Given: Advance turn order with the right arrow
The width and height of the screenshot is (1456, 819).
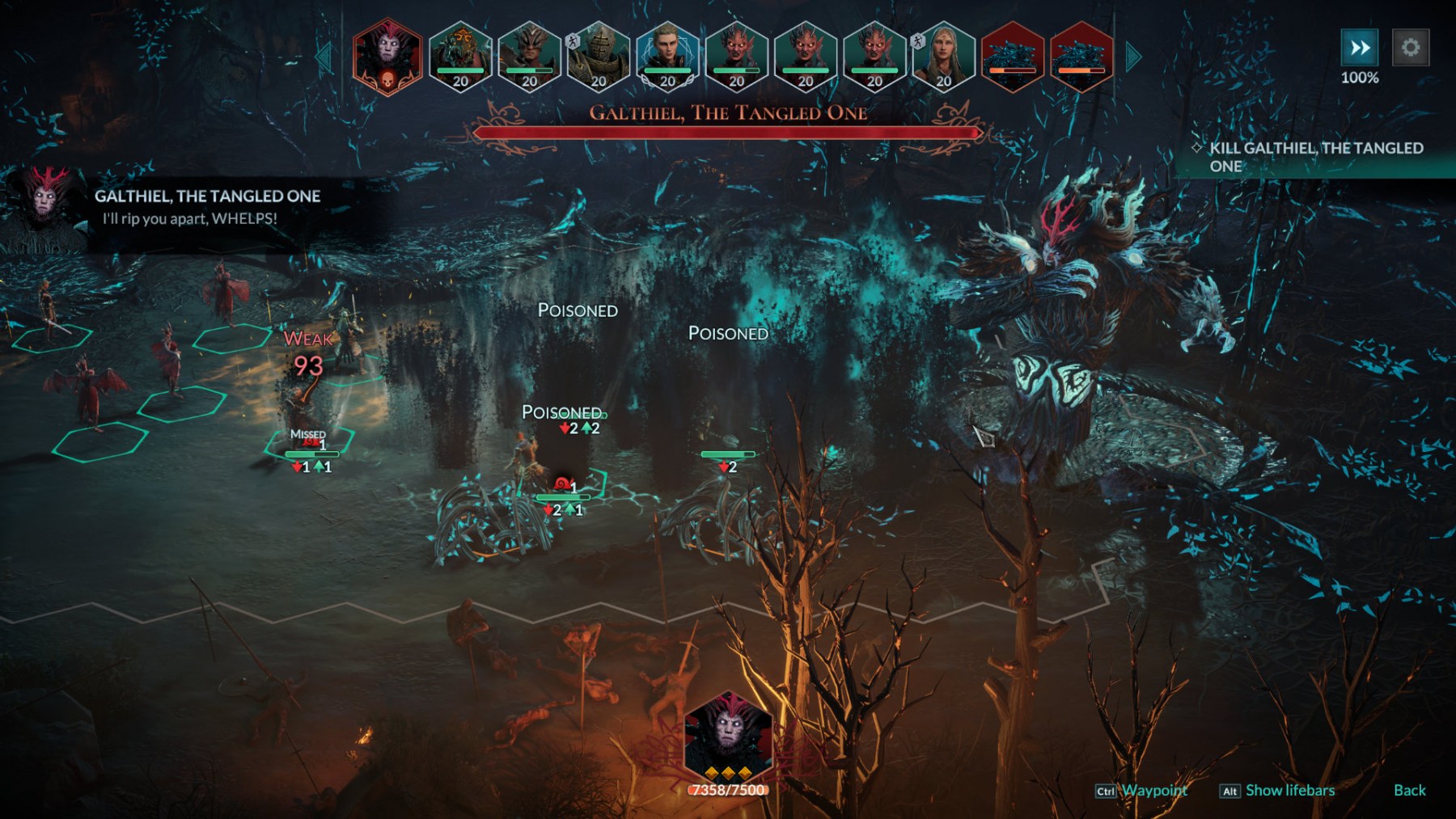Looking at the screenshot, I should [x=1134, y=57].
